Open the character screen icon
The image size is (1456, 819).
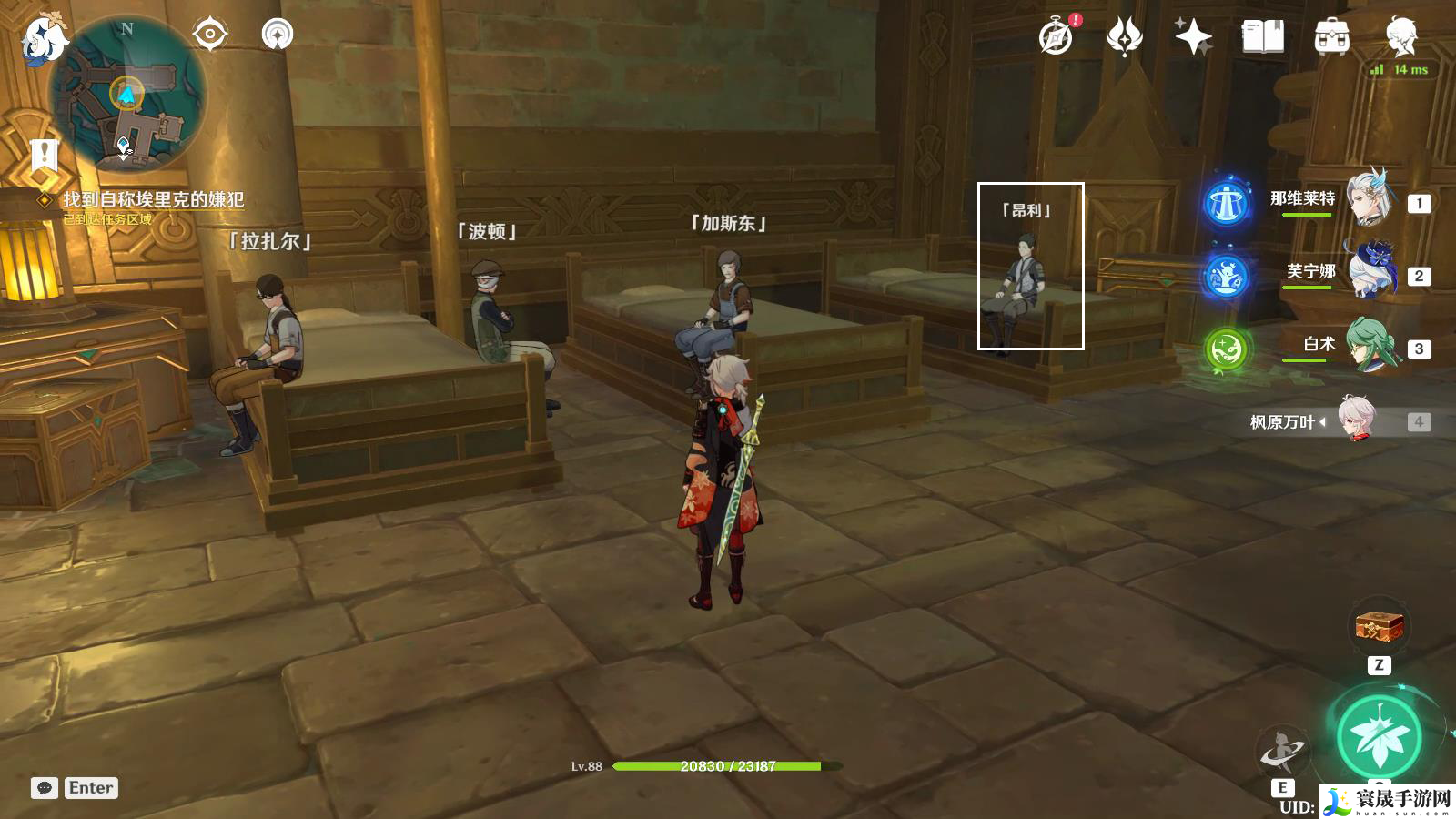coord(1400,36)
